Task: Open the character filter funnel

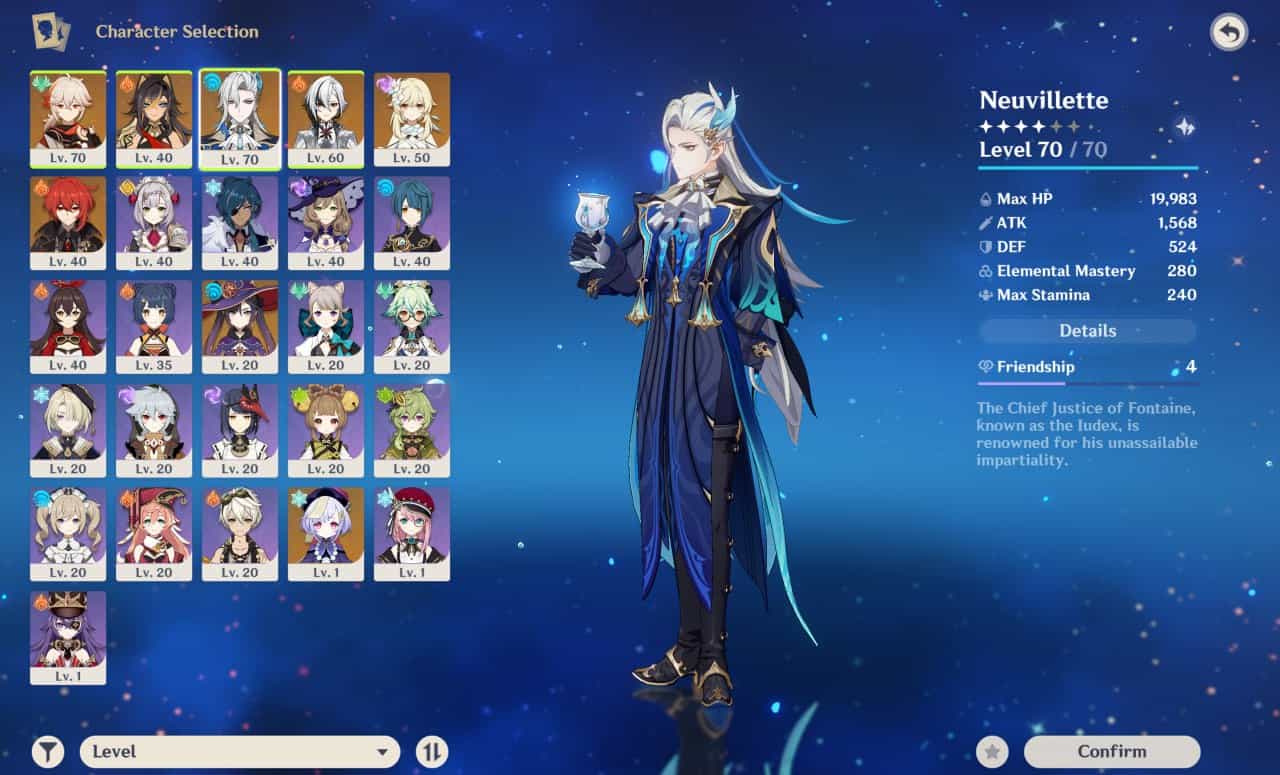Action: 47,751
